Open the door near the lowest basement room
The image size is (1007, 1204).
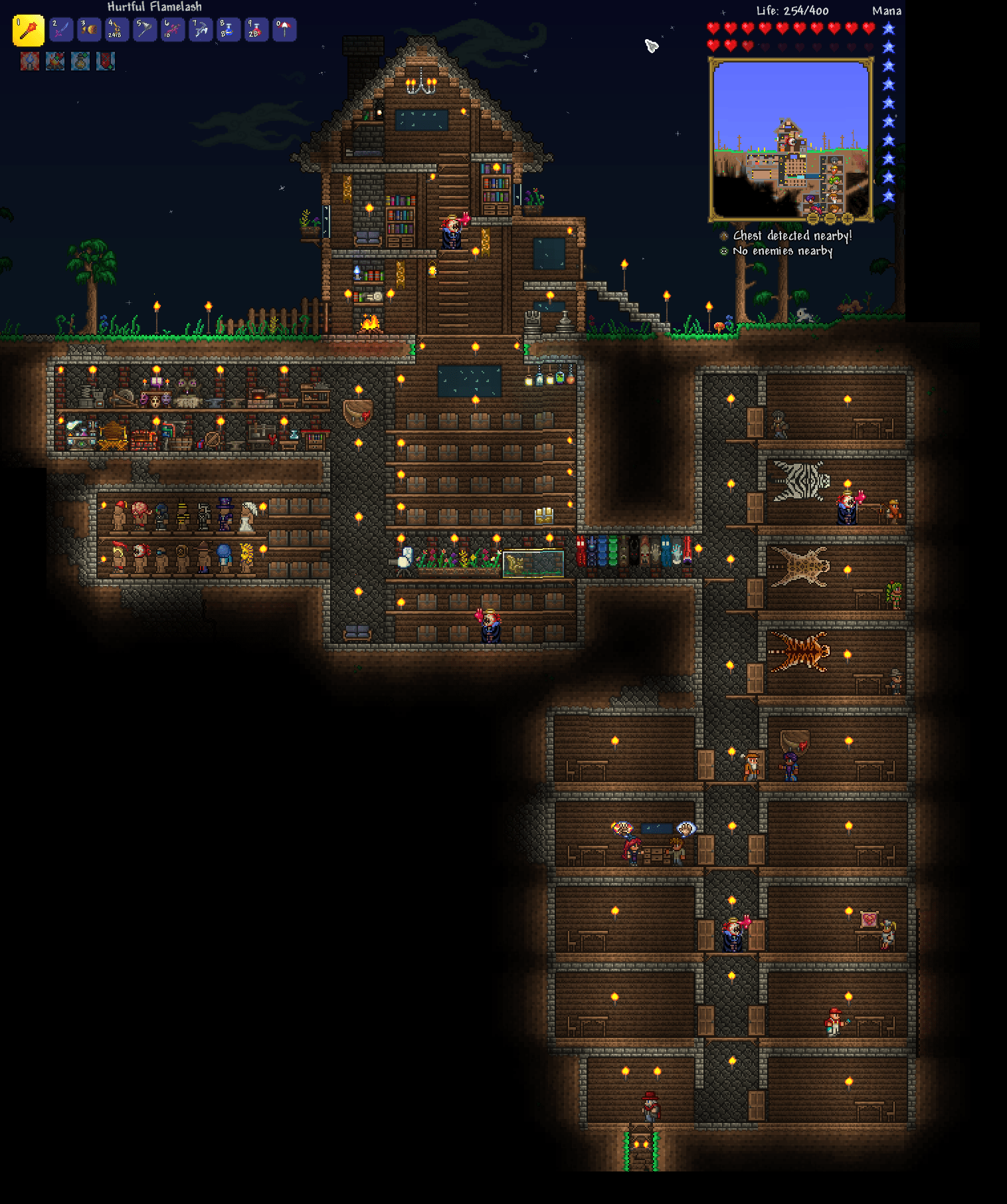coord(755,1104)
